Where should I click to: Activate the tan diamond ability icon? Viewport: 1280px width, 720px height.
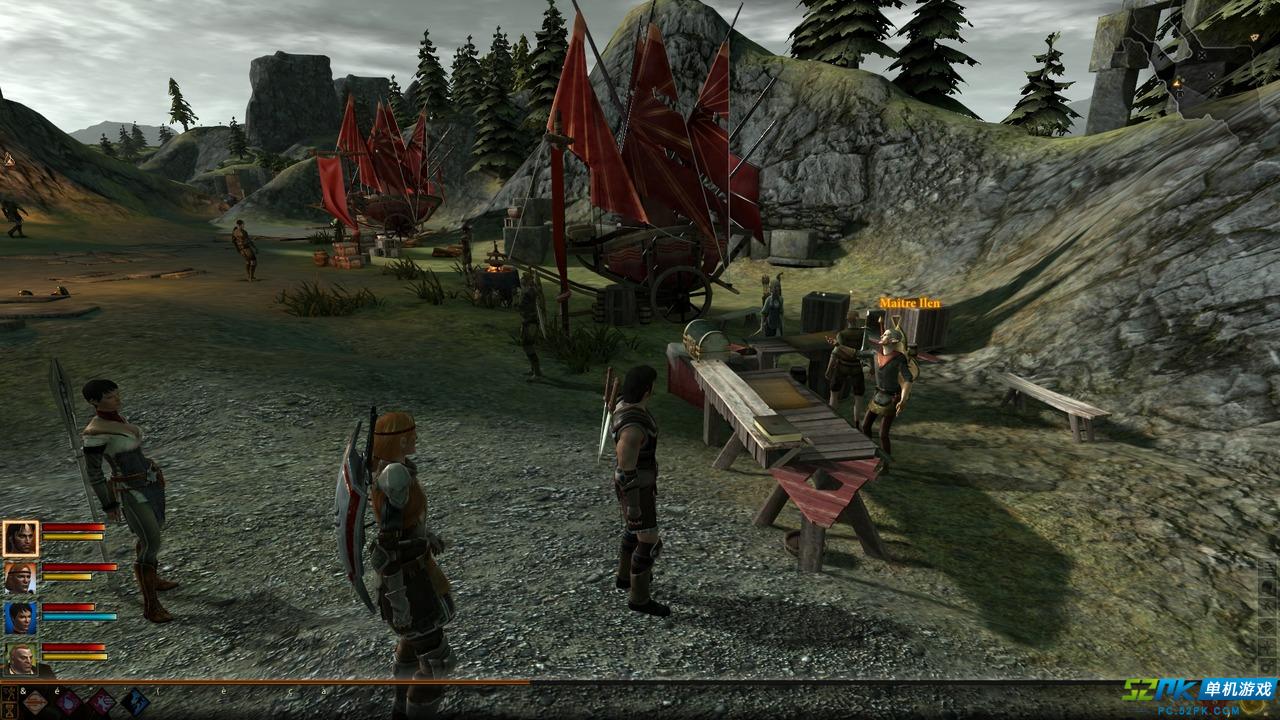click(36, 702)
